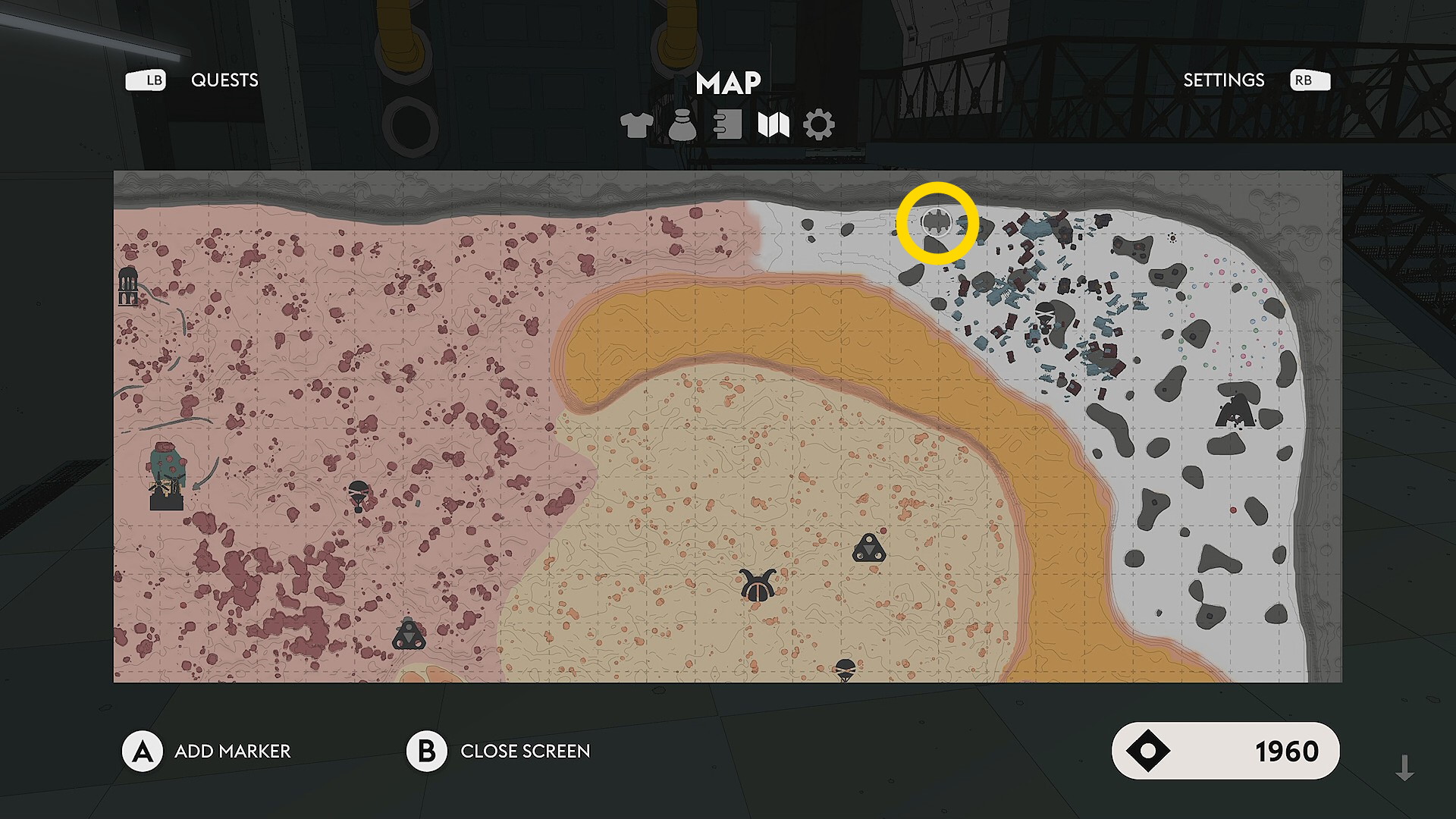
Task: Open the gear-shaped settings tab
Action: coord(819,124)
